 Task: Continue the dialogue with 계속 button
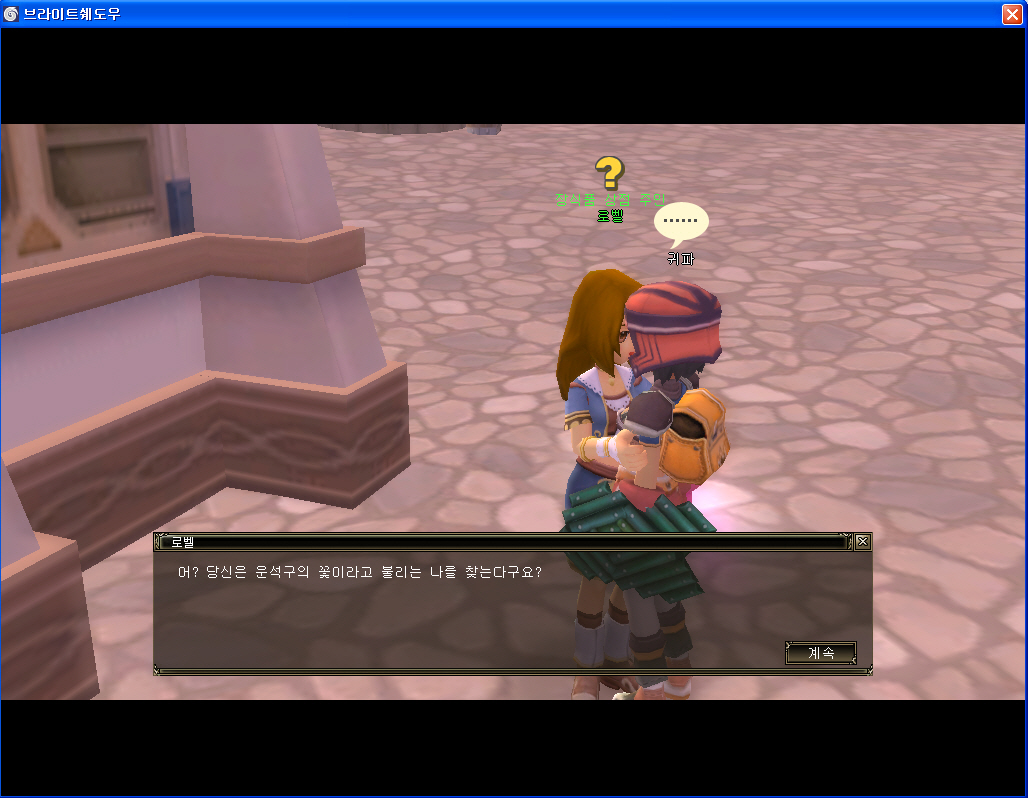(820, 653)
